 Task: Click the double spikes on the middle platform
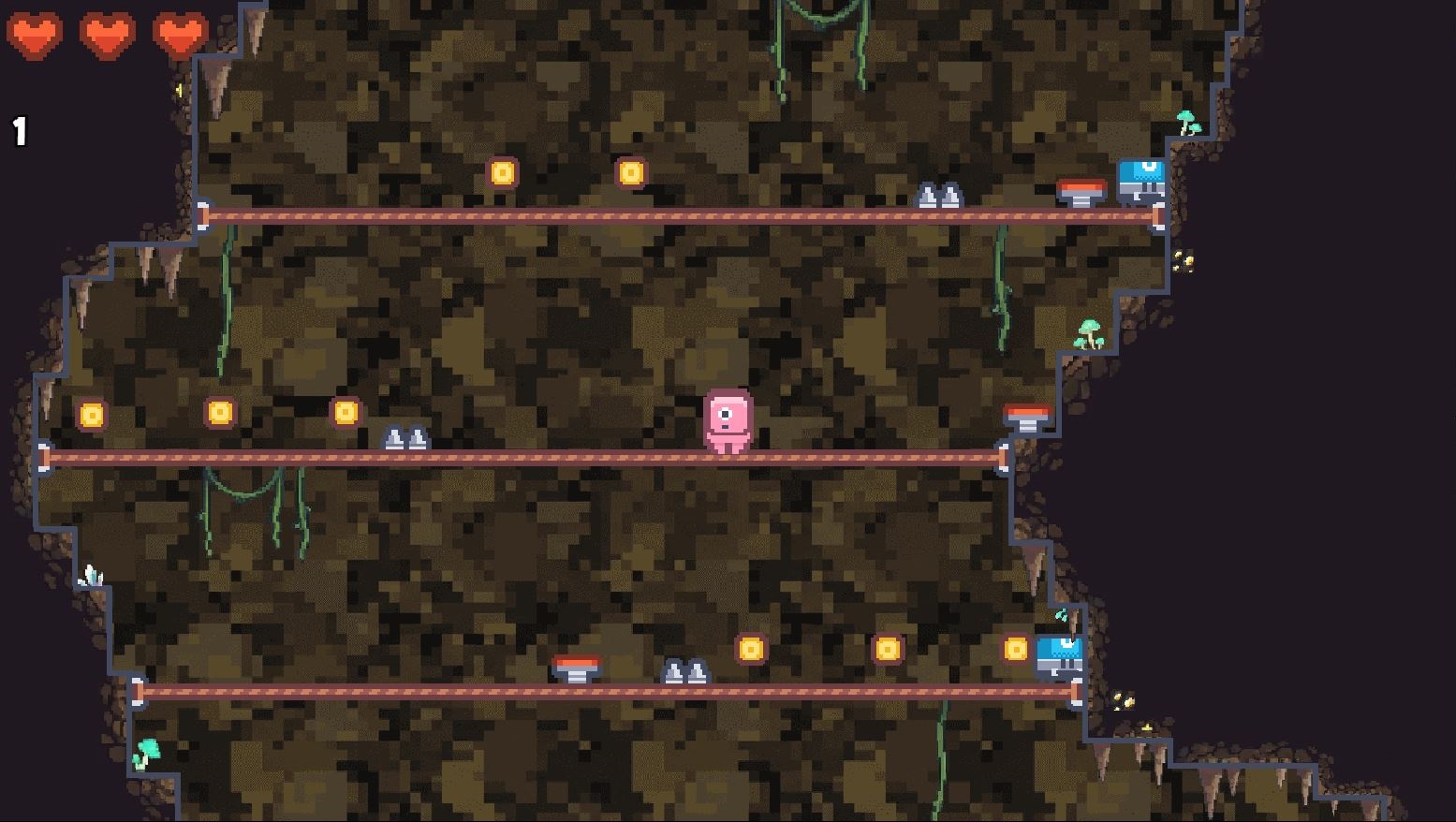coord(405,436)
